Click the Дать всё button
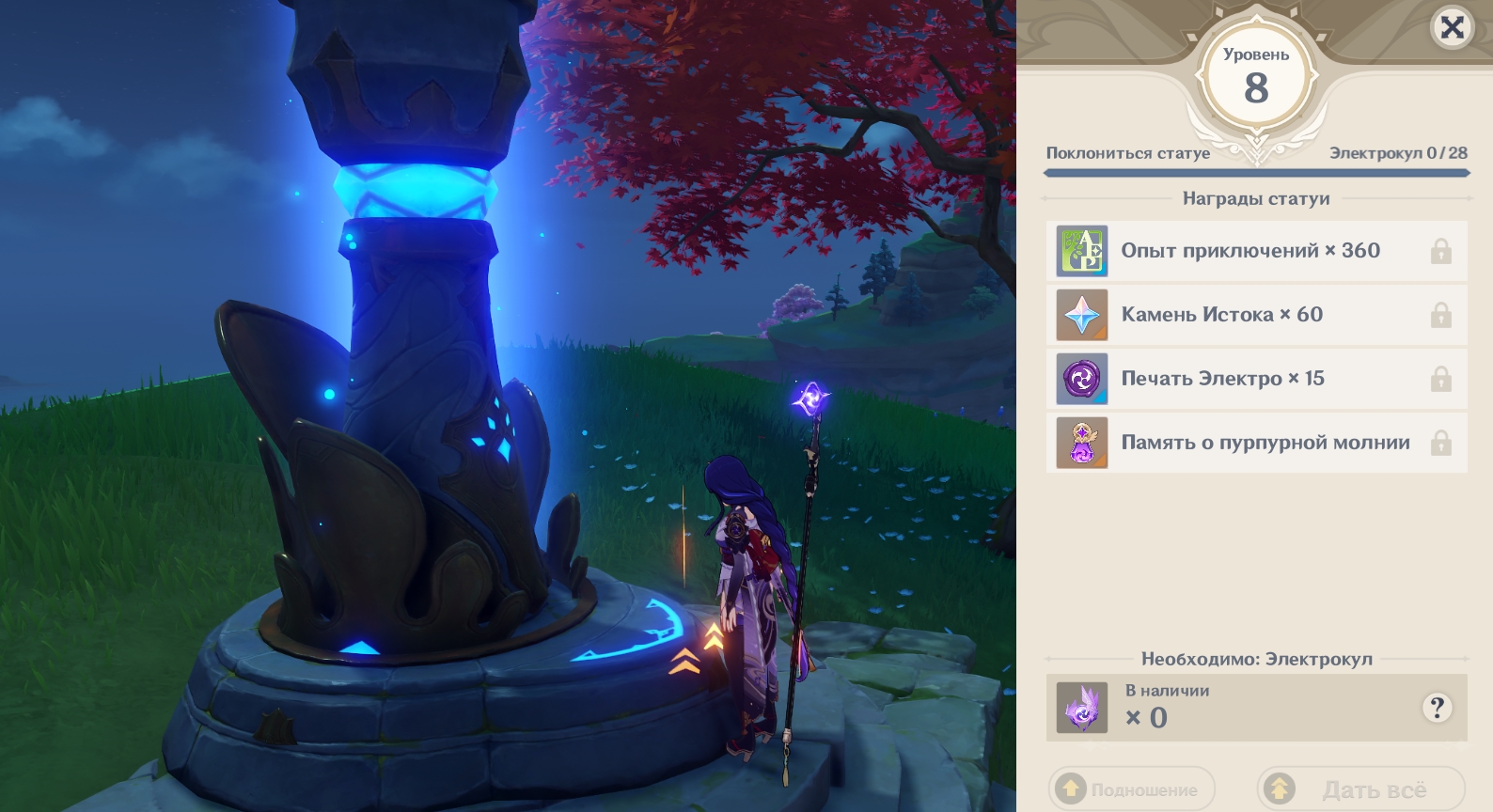1493x812 pixels. point(1360,789)
